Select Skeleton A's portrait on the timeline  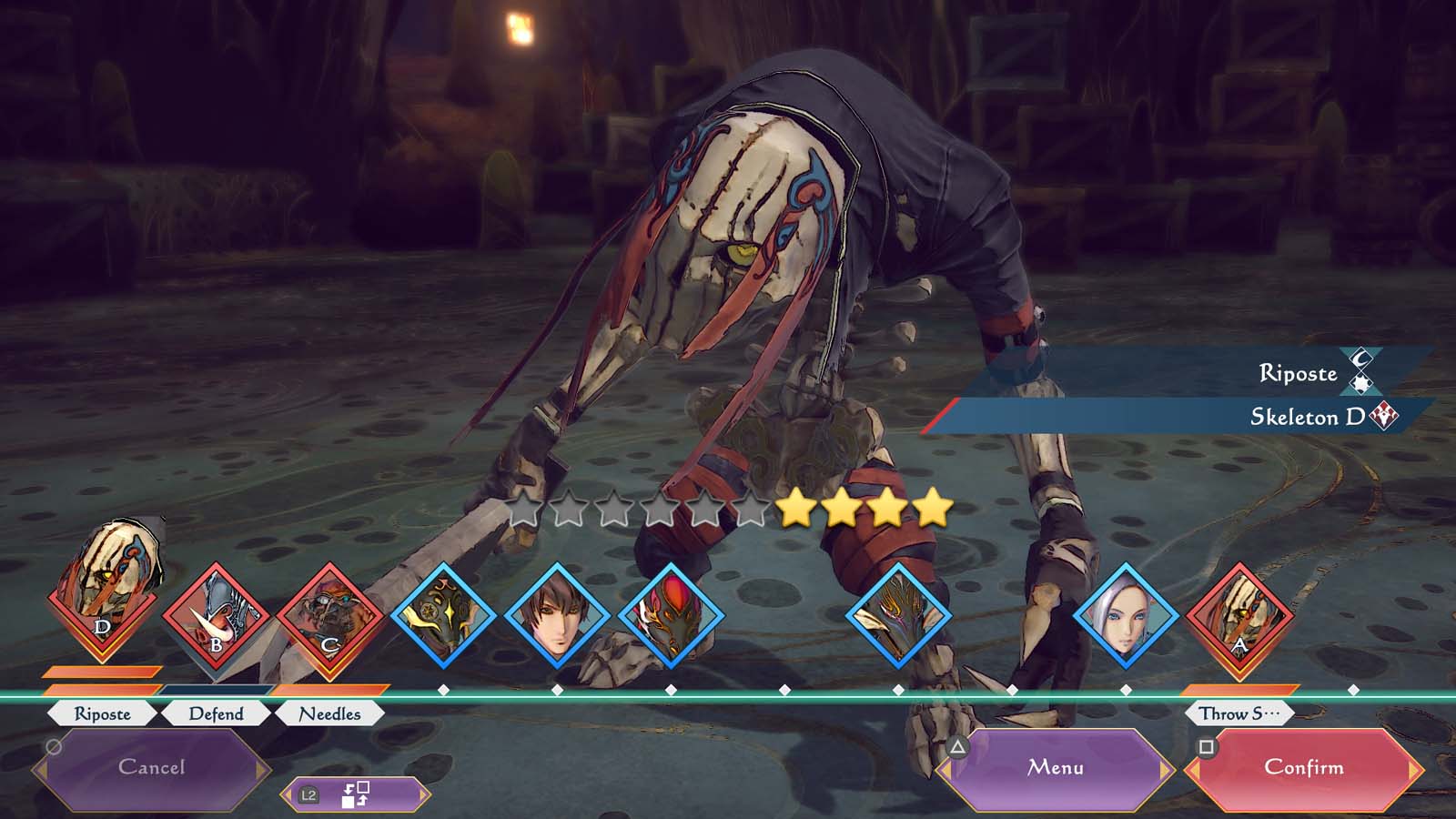[x=1239, y=616]
